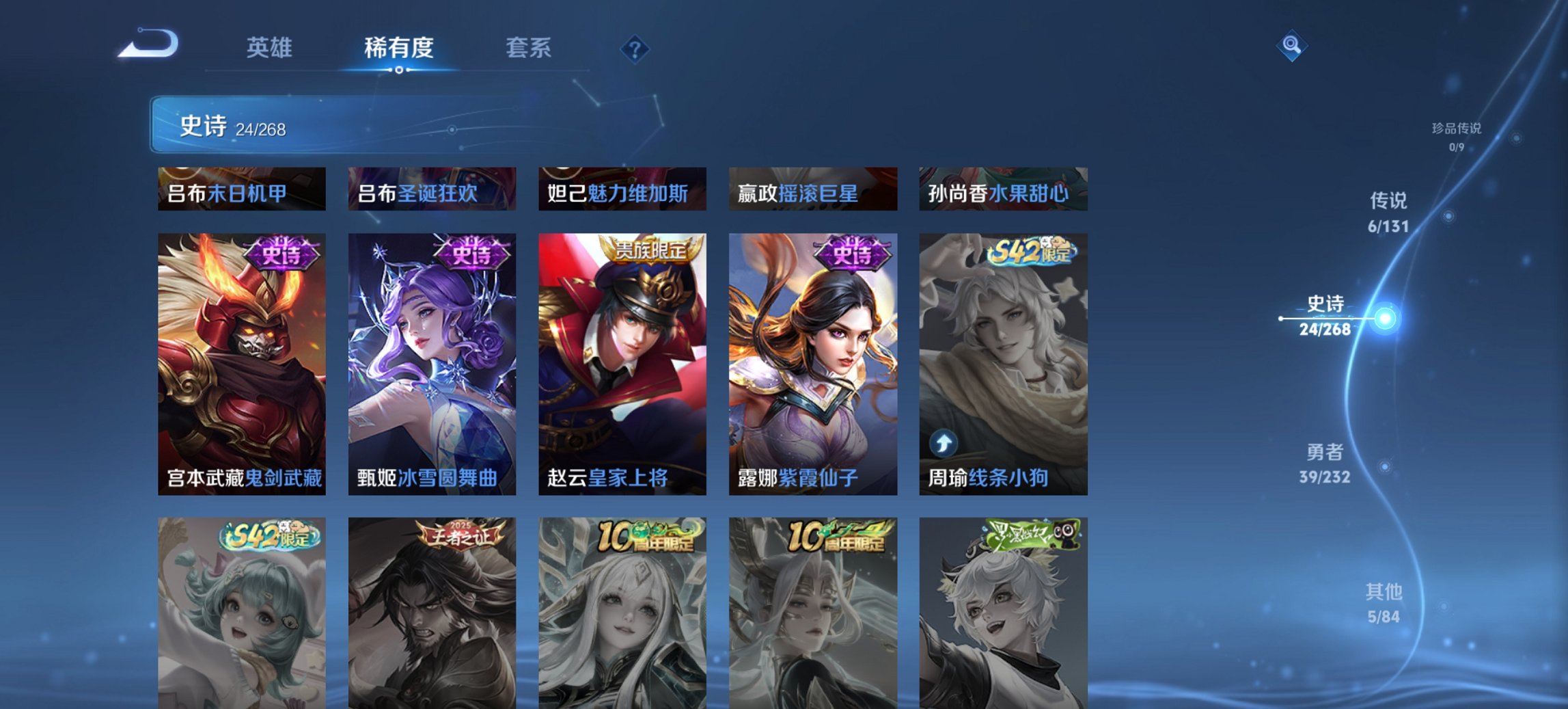Image resolution: width=1568 pixels, height=709 pixels.
Task: Click the upgrade arrow on 周瑜线条小狗 skin
Action: coord(942,444)
